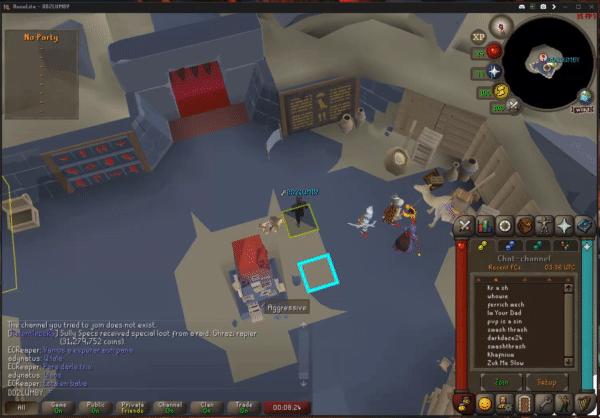Open the Trade chat filter

pyautogui.click(x=241, y=408)
